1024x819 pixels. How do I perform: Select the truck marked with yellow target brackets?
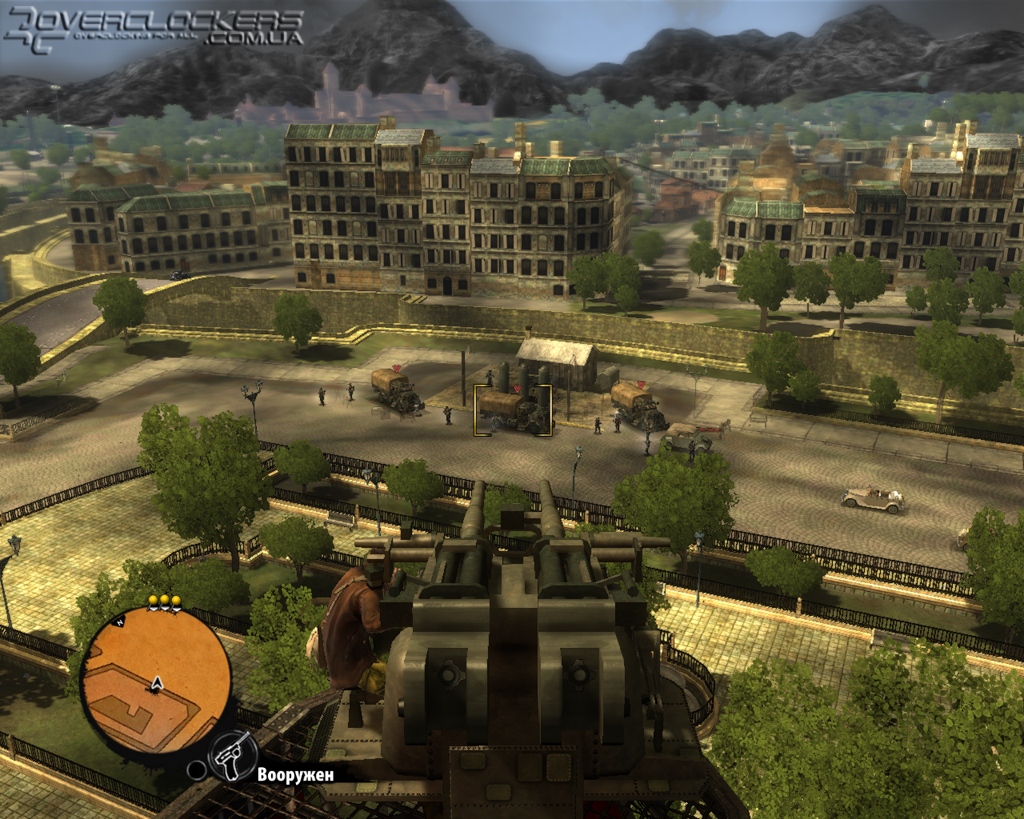(x=513, y=410)
